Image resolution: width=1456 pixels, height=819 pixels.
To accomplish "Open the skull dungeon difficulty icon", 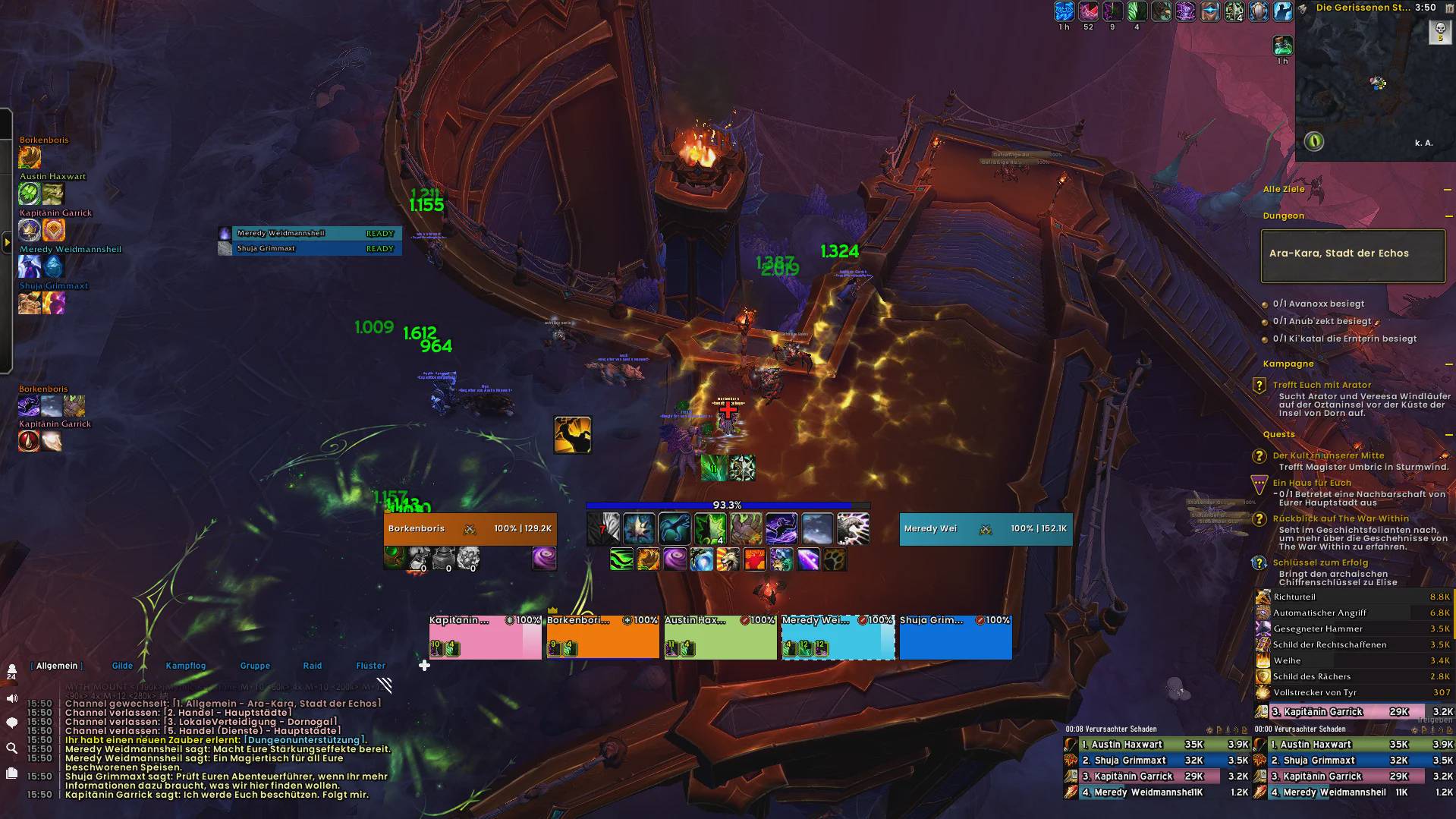I will click(x=1439, y=32).
